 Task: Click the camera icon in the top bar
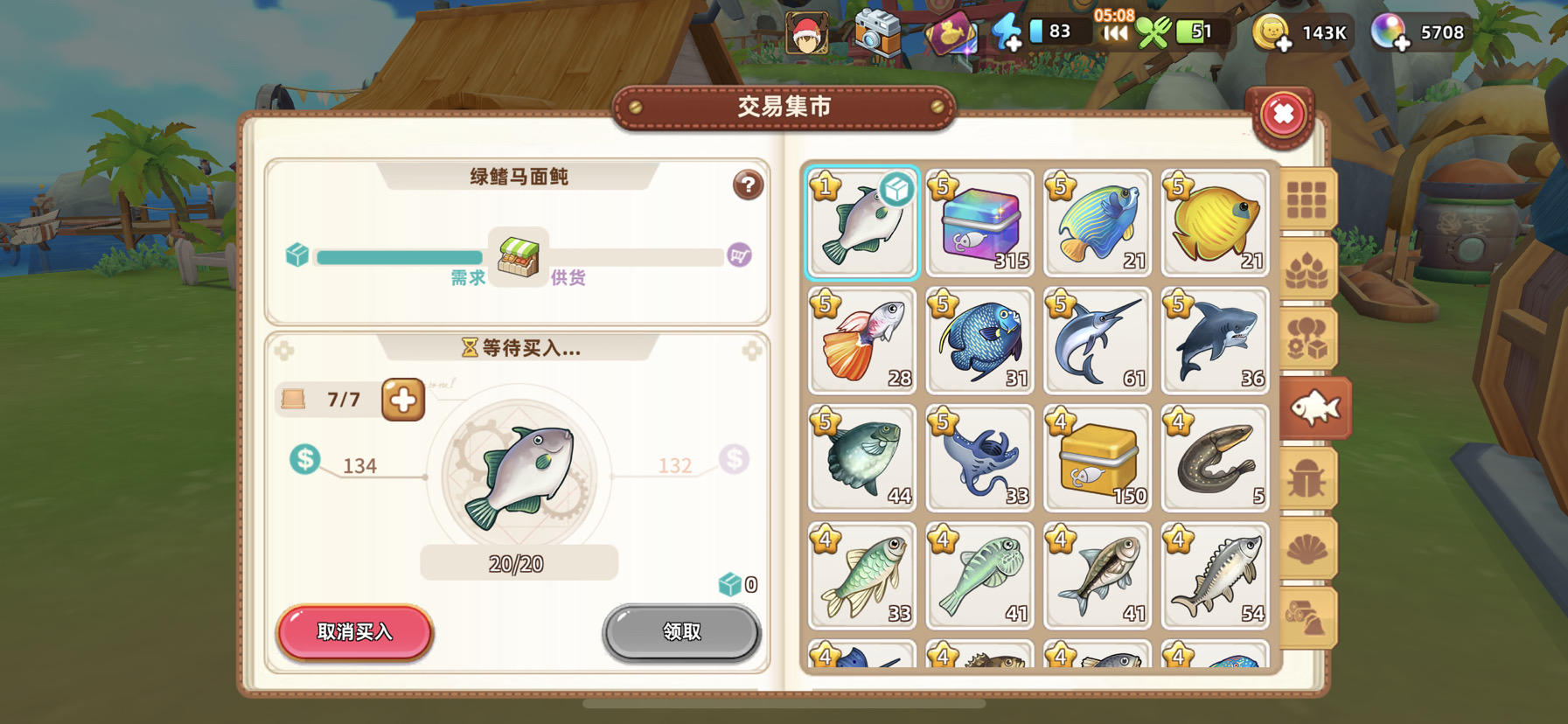click(877, 33)
